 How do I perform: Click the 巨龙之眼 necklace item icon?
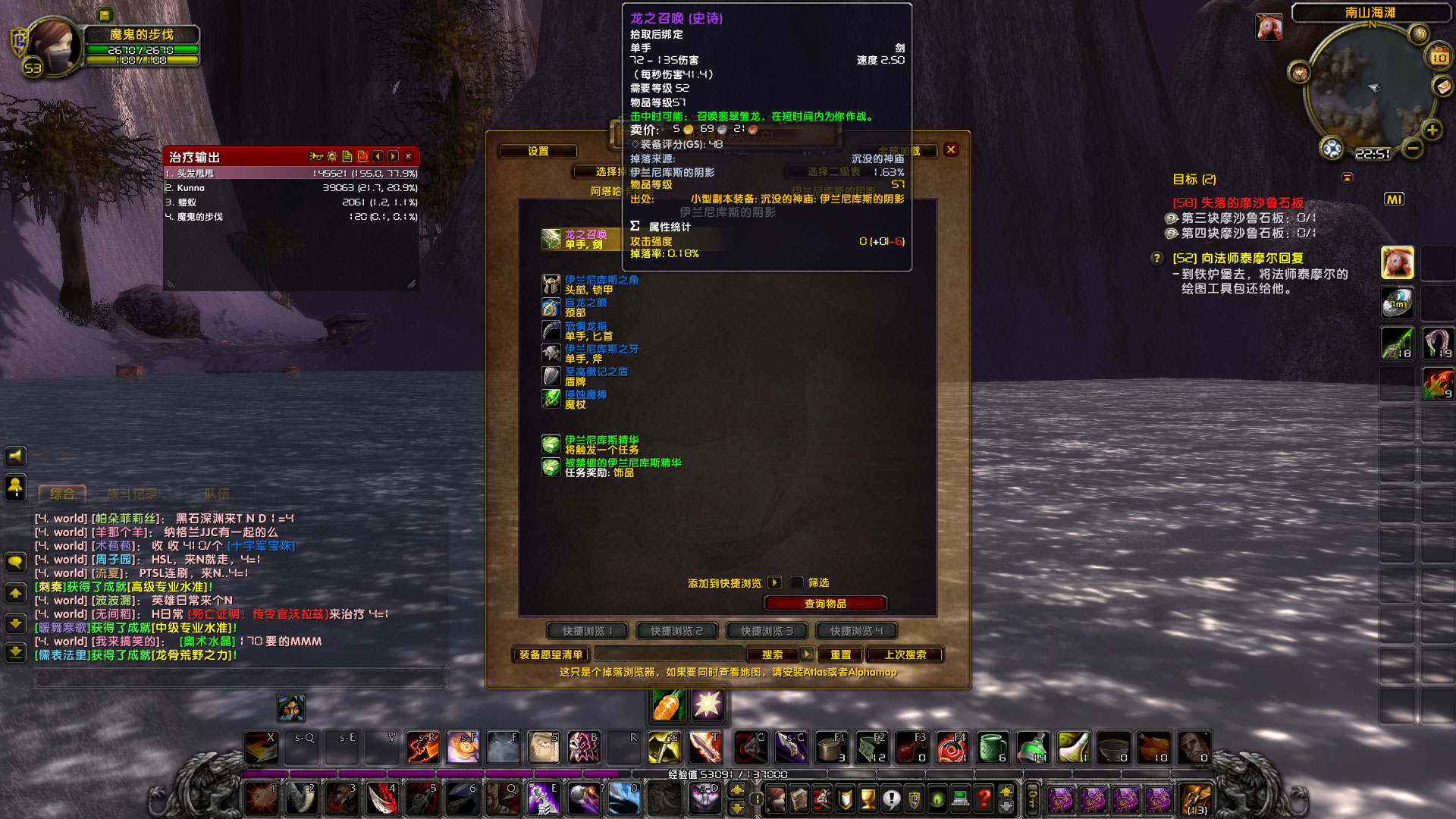point(549,306)
